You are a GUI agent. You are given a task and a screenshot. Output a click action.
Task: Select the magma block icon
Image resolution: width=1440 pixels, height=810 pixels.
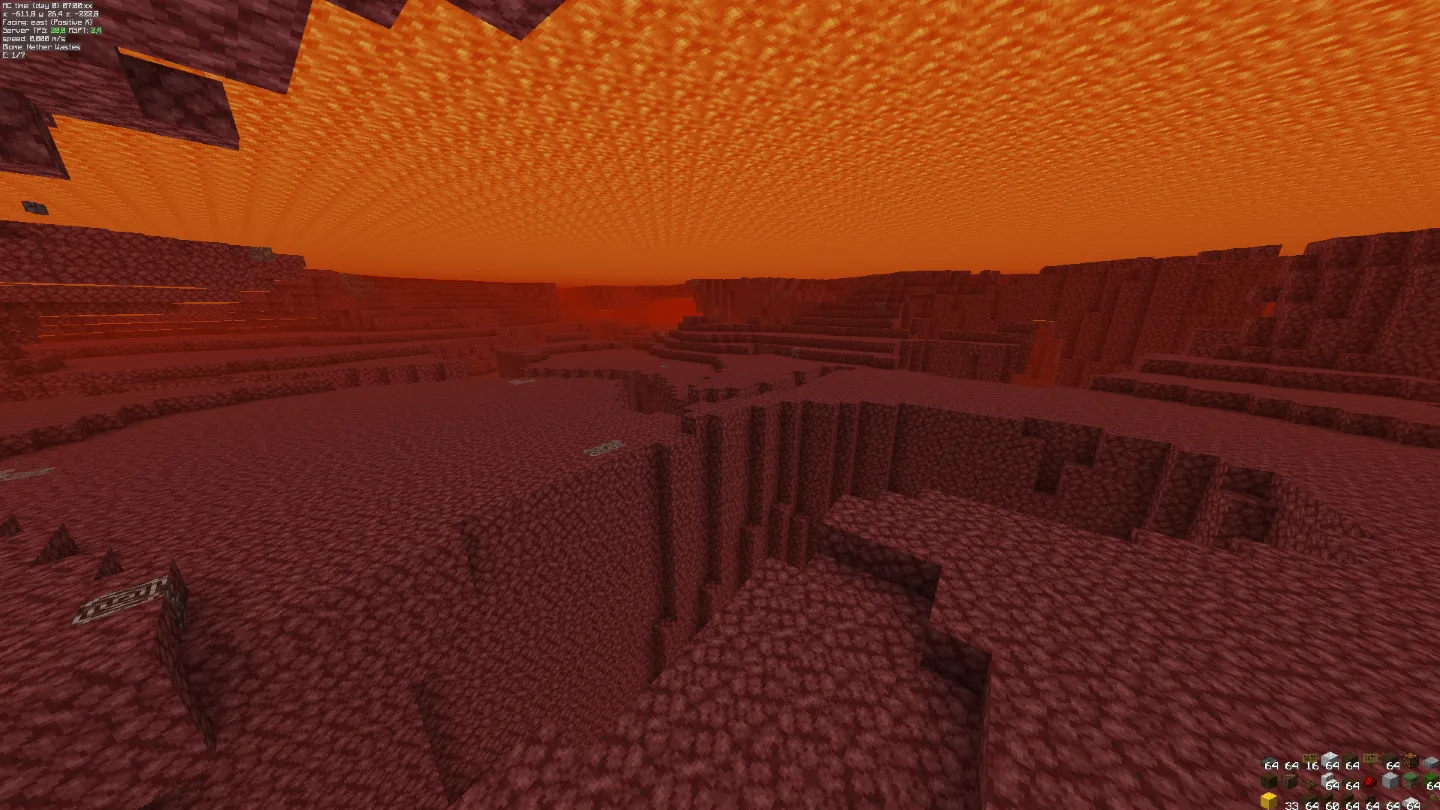click(x=1410, y=758)
